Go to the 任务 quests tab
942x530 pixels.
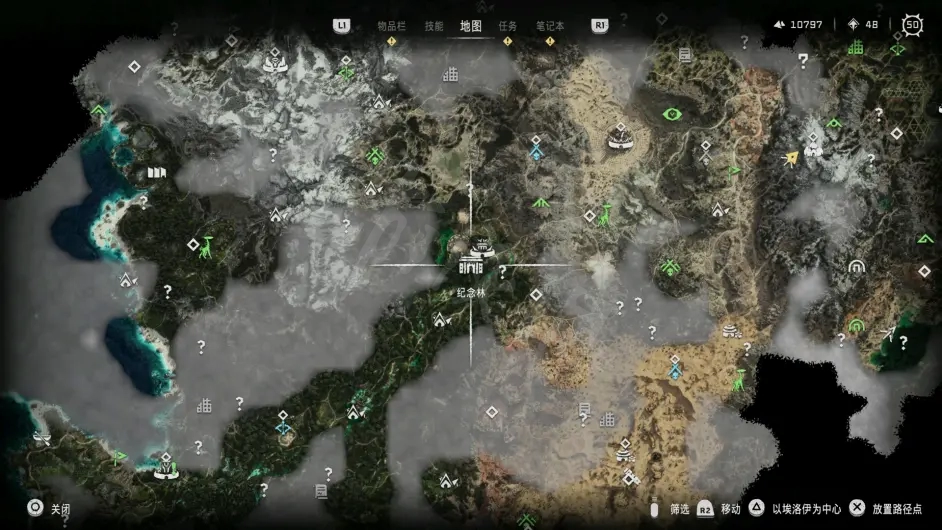click(x=508, y=26)
